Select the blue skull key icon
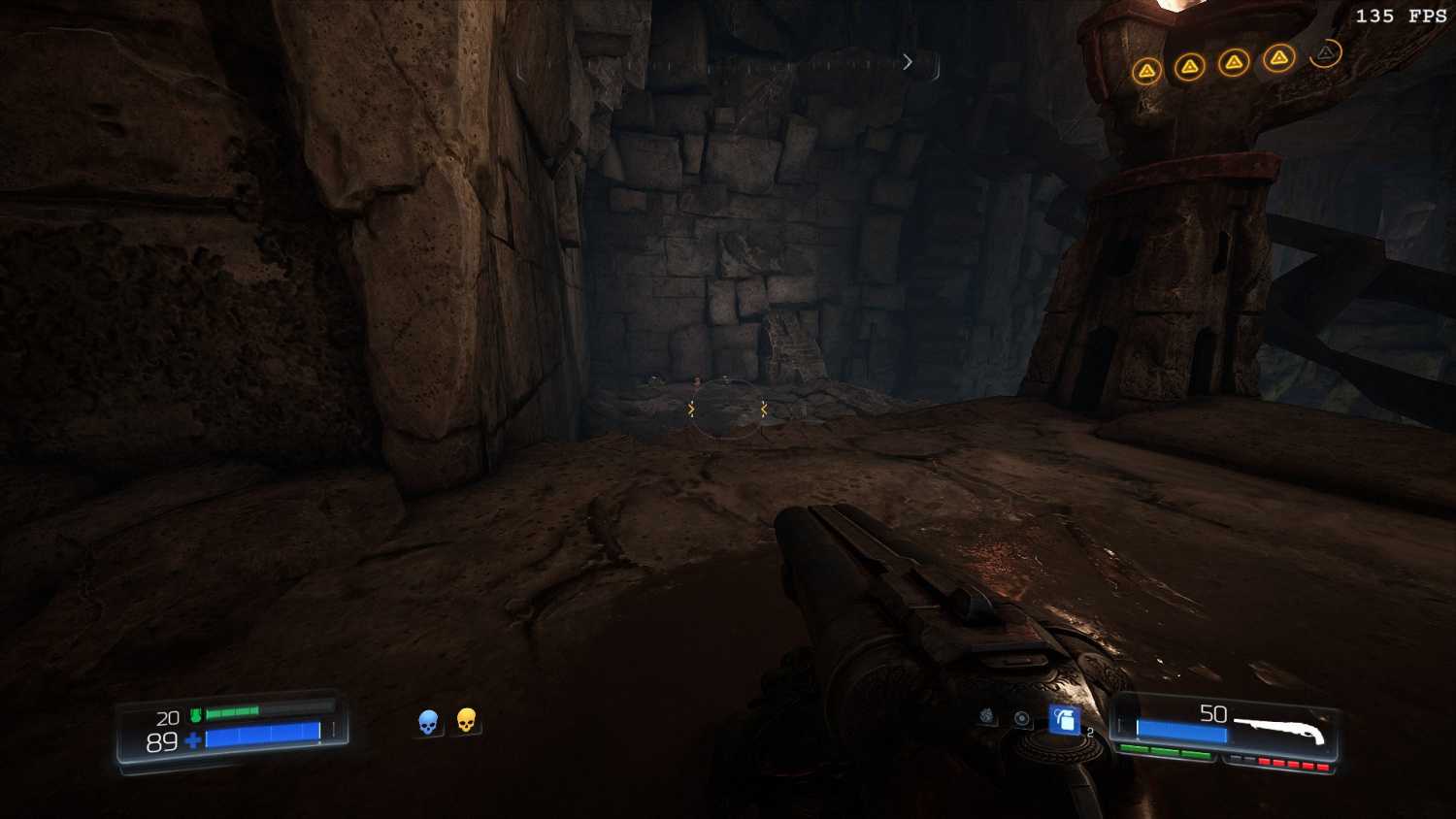 coord(428,722)
